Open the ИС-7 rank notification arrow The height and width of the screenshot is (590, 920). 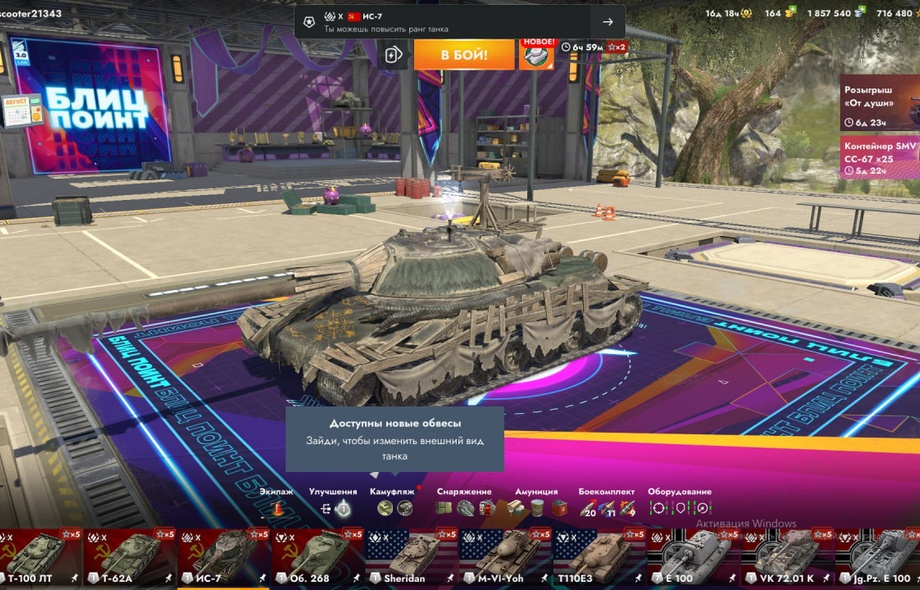[x=607, y=22]
